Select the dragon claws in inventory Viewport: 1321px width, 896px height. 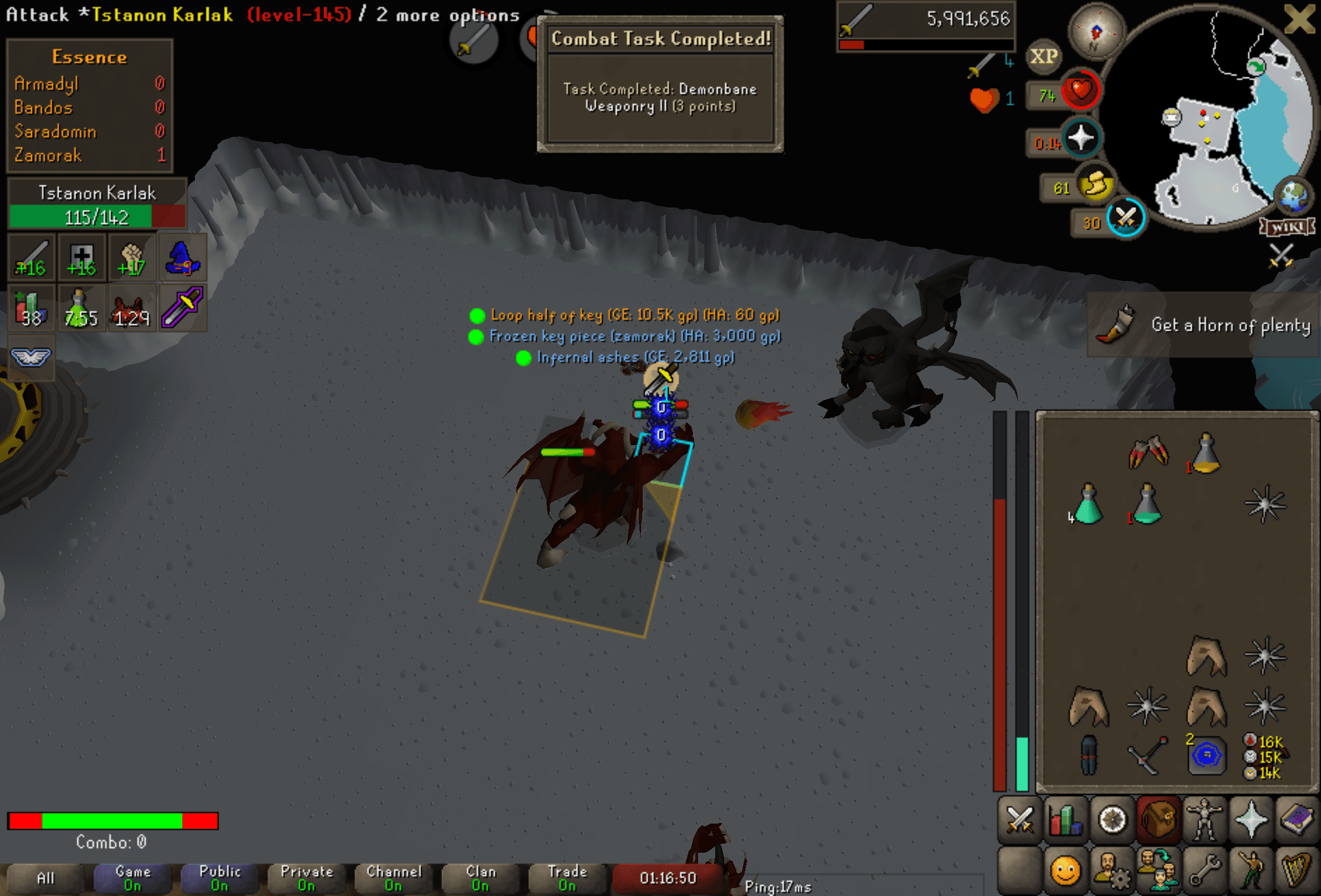tap(1148, 453)
